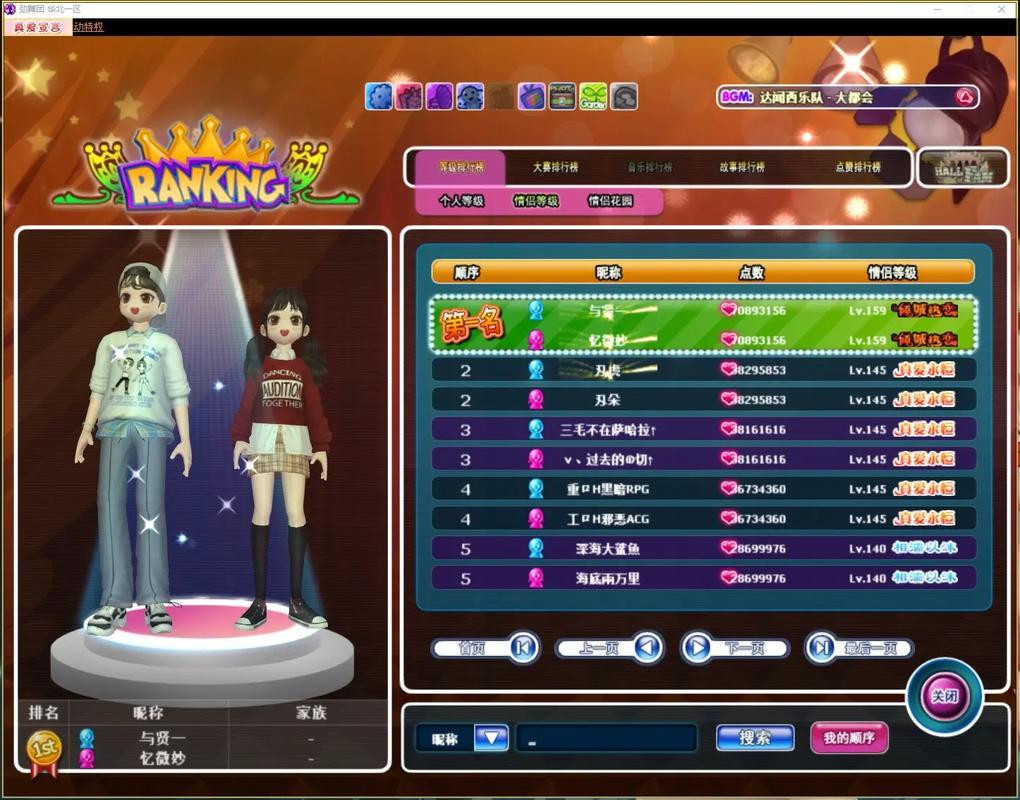
Task: Open the green Garden icon
Action: coord(593,97)
